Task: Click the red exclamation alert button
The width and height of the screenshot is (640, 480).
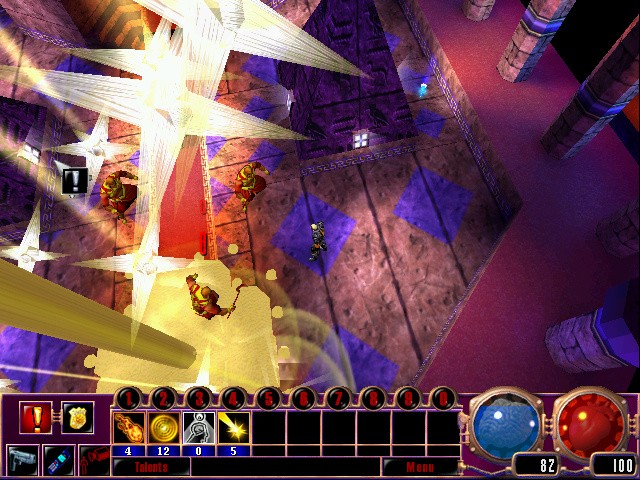Action: pyautogui.click(x=35, y=417)
